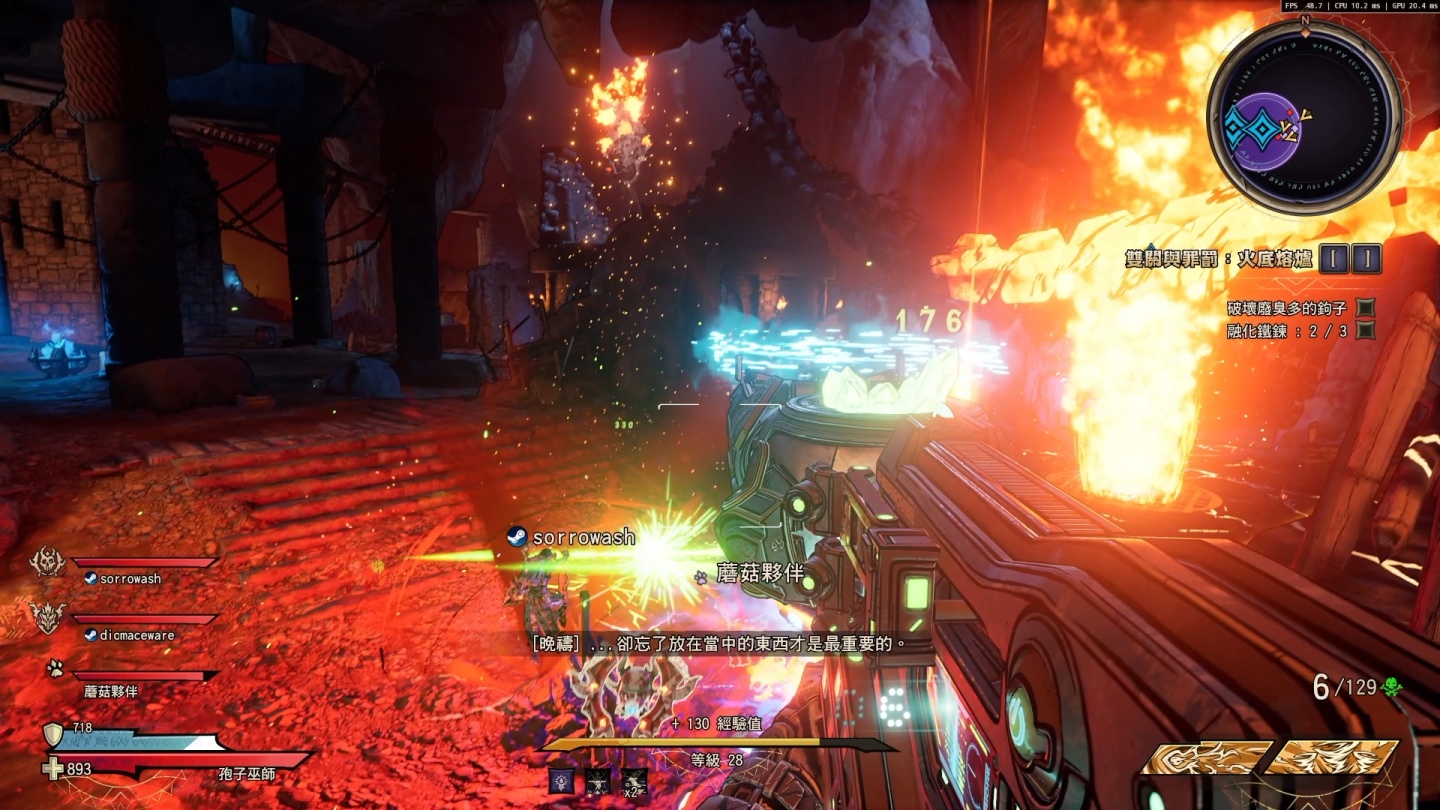Image resolution: width=1440 pixels, height=810 pixels.
Task: Click the 蘑菇夥伴 companion paw icon
Action: [x=55, y=668]
